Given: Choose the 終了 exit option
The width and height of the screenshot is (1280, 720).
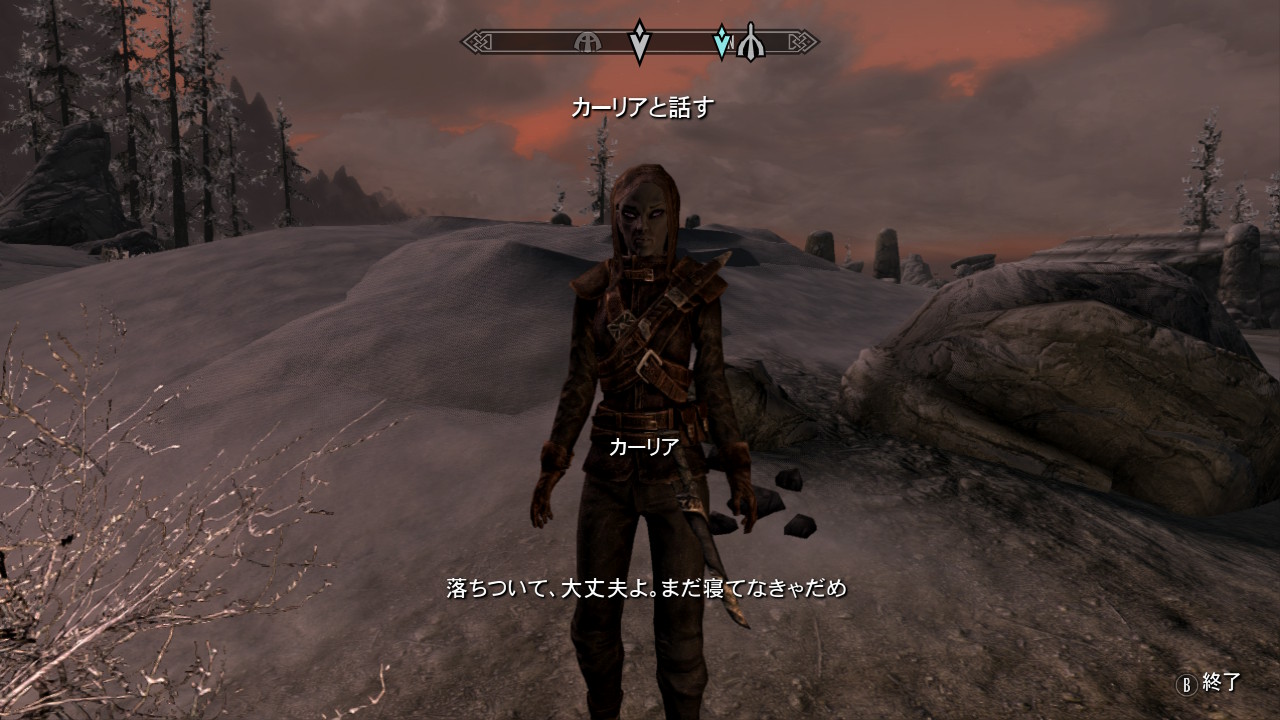Looking at the screenshot, I should coord(1209,683).
